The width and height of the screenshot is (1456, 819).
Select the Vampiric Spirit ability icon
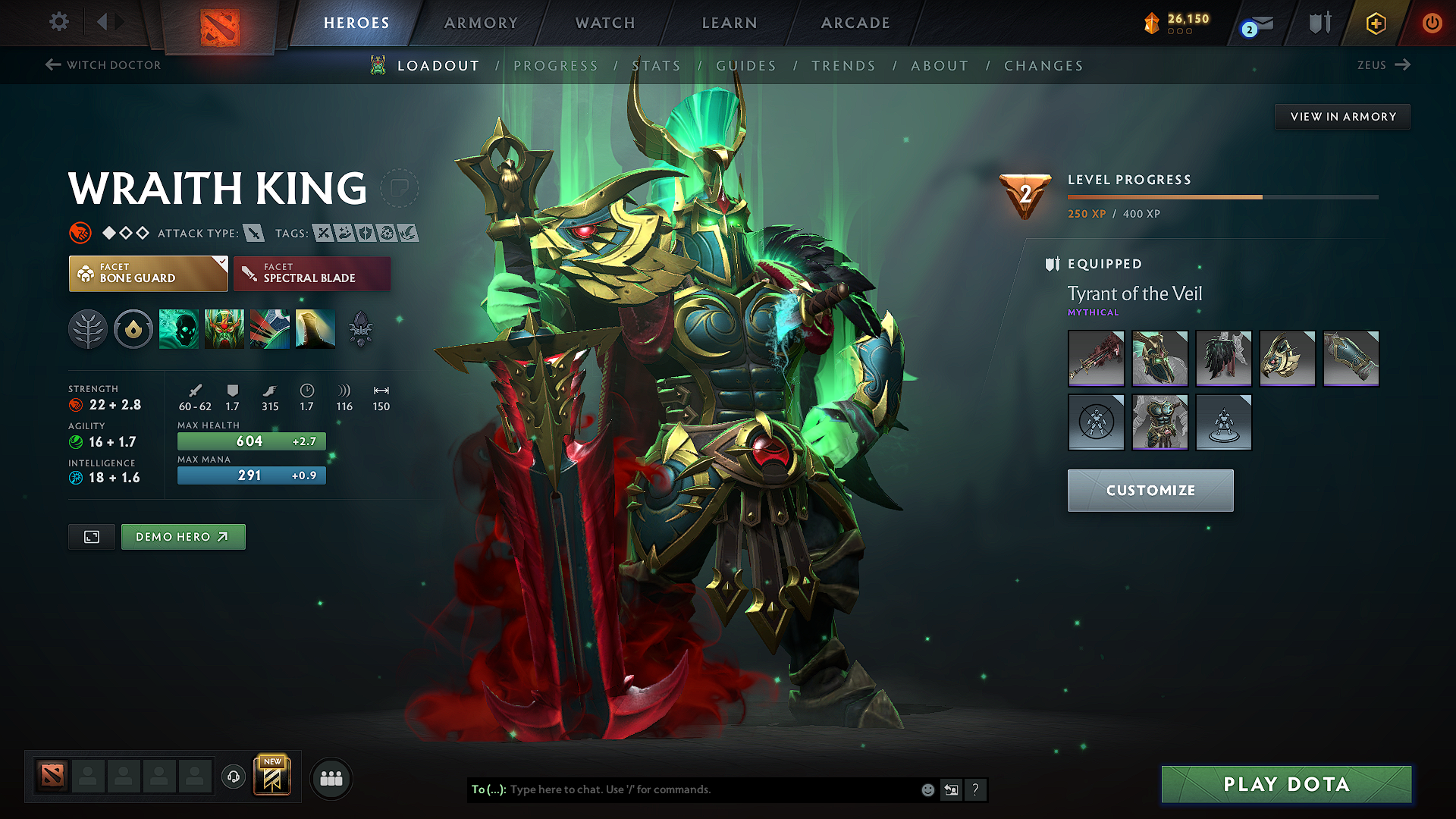[225, 329]
